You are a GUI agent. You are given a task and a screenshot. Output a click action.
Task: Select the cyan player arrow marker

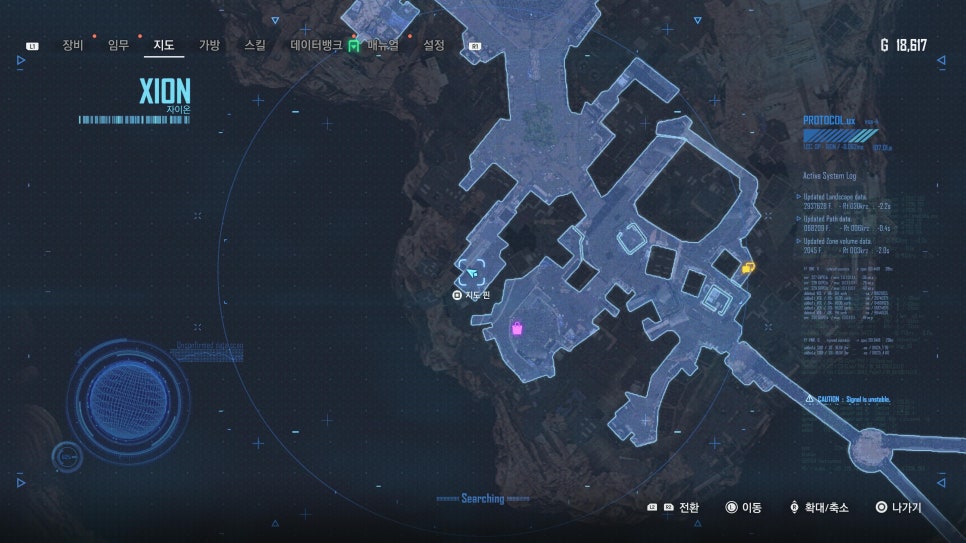click(472, 272)
